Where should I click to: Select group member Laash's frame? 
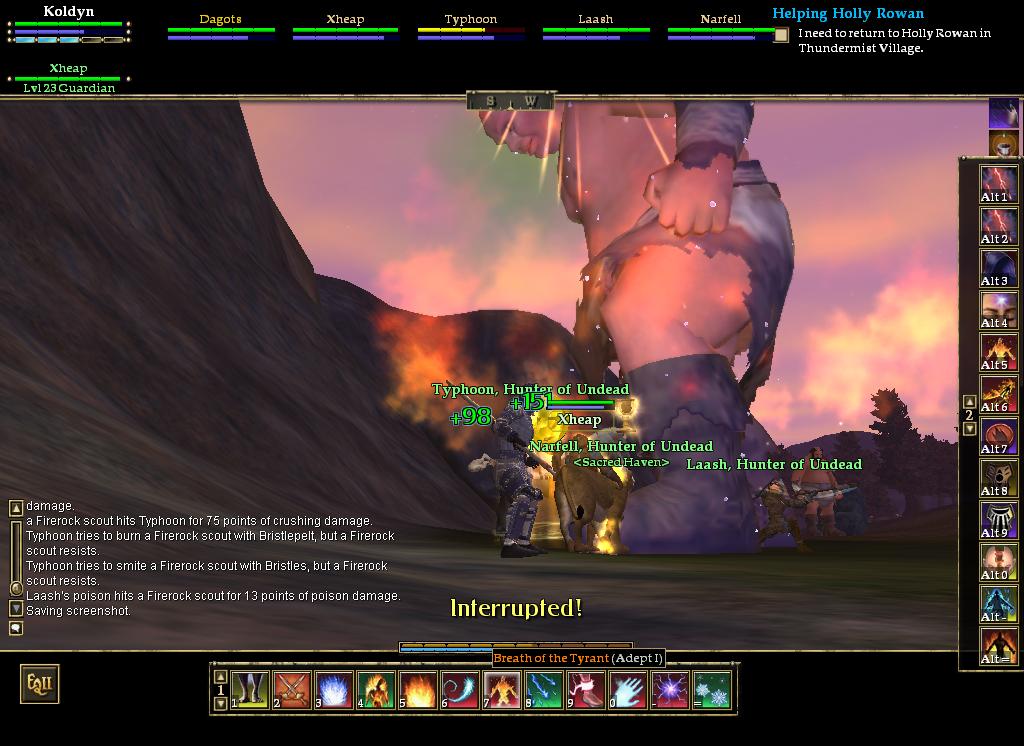[x=596, y=27]
